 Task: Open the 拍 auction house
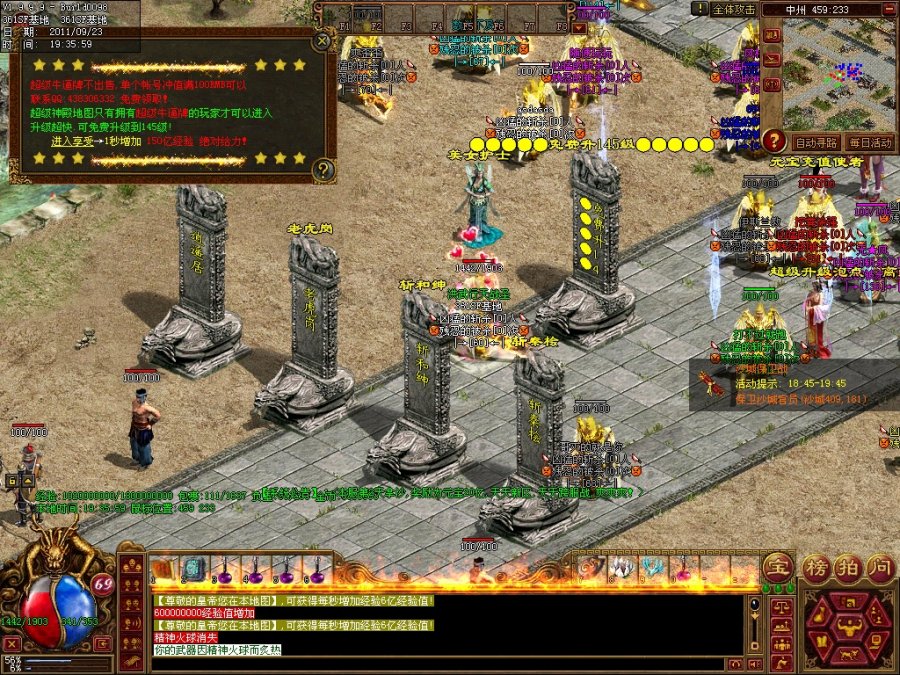(847, 567)
